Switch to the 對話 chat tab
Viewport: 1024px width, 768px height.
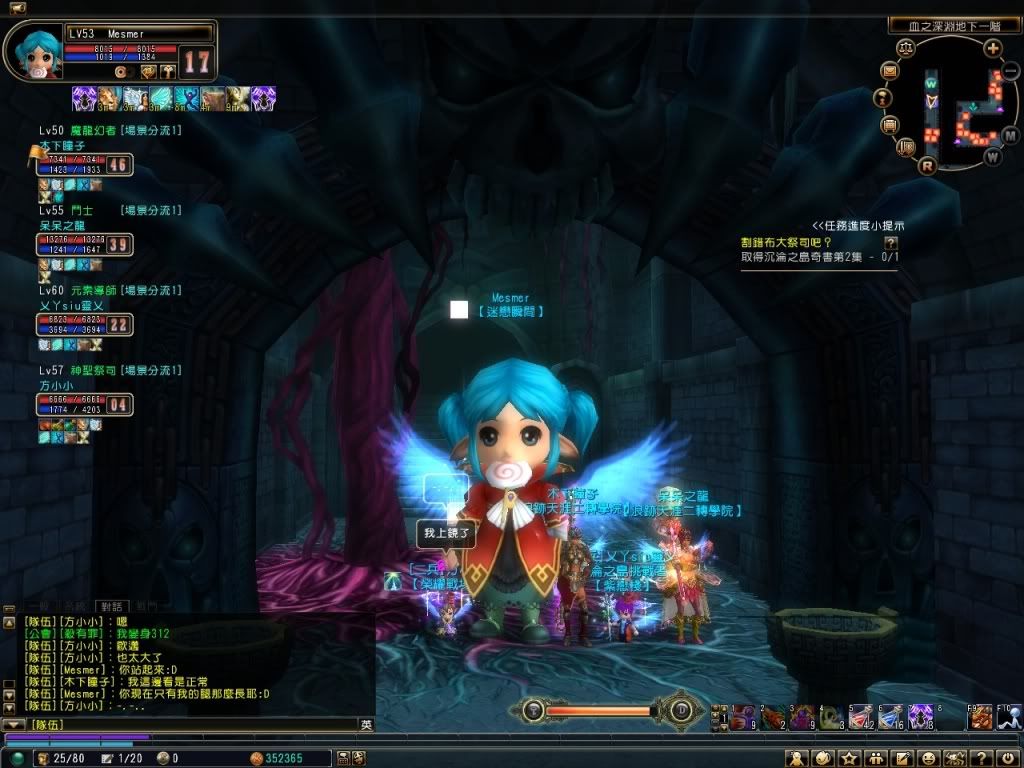108,606
